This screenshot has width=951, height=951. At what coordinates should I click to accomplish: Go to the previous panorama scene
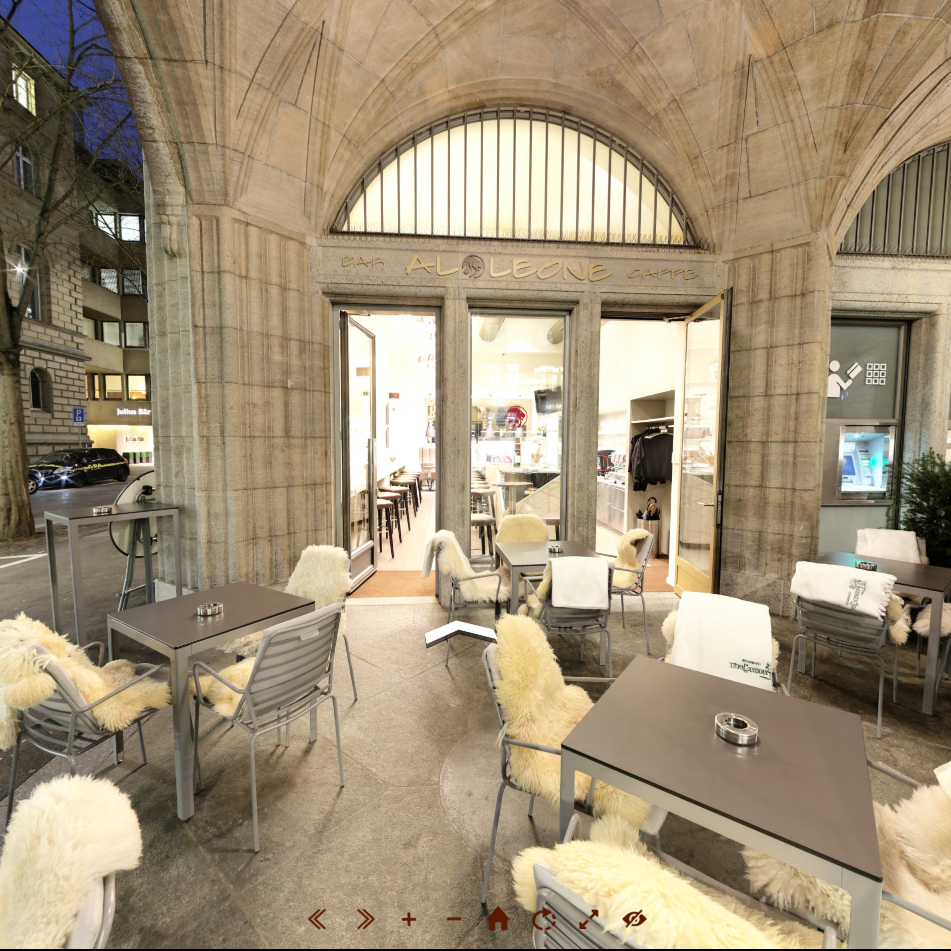tap(318, 918)
